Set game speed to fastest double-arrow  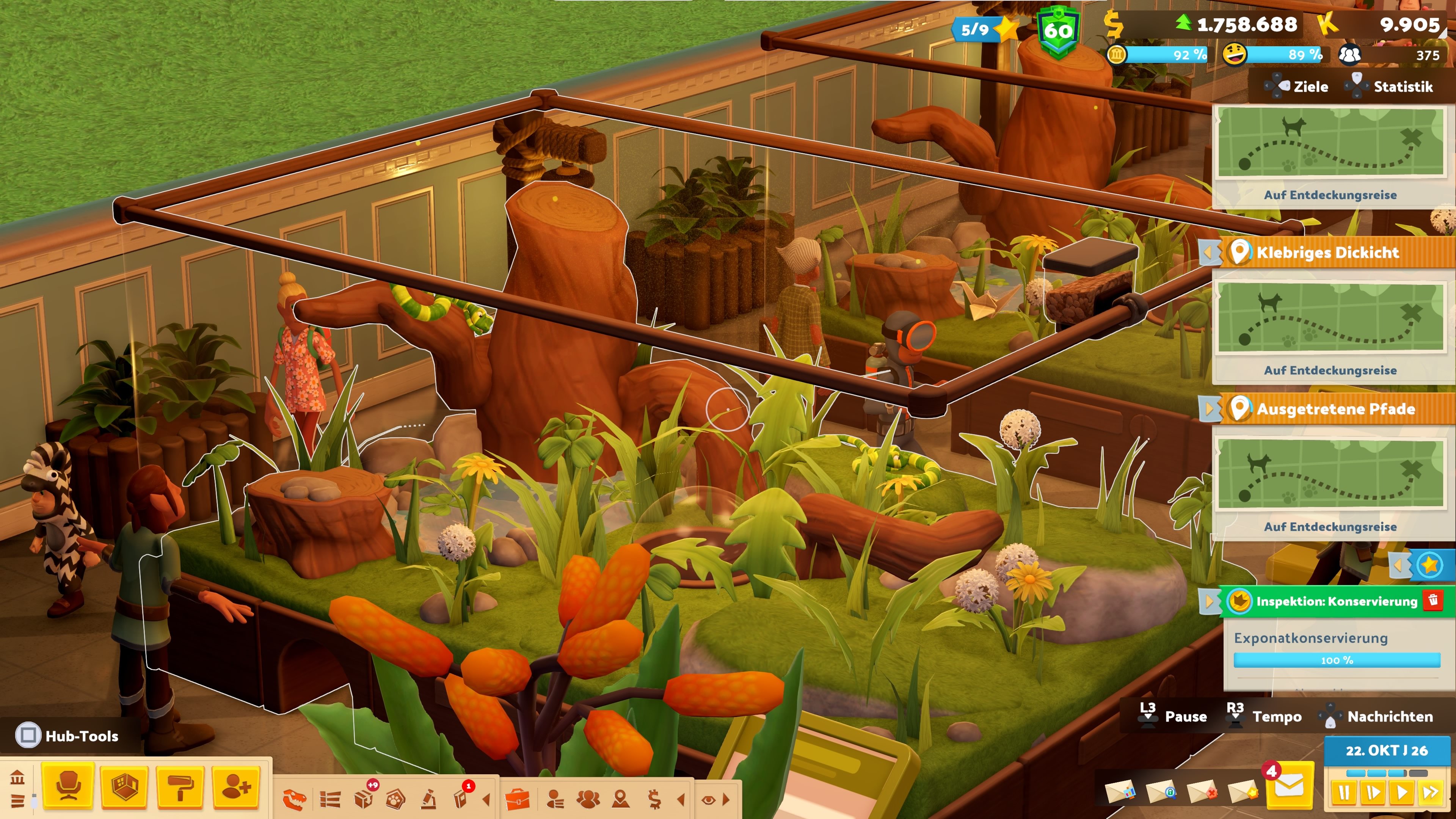click(1431, 792)
